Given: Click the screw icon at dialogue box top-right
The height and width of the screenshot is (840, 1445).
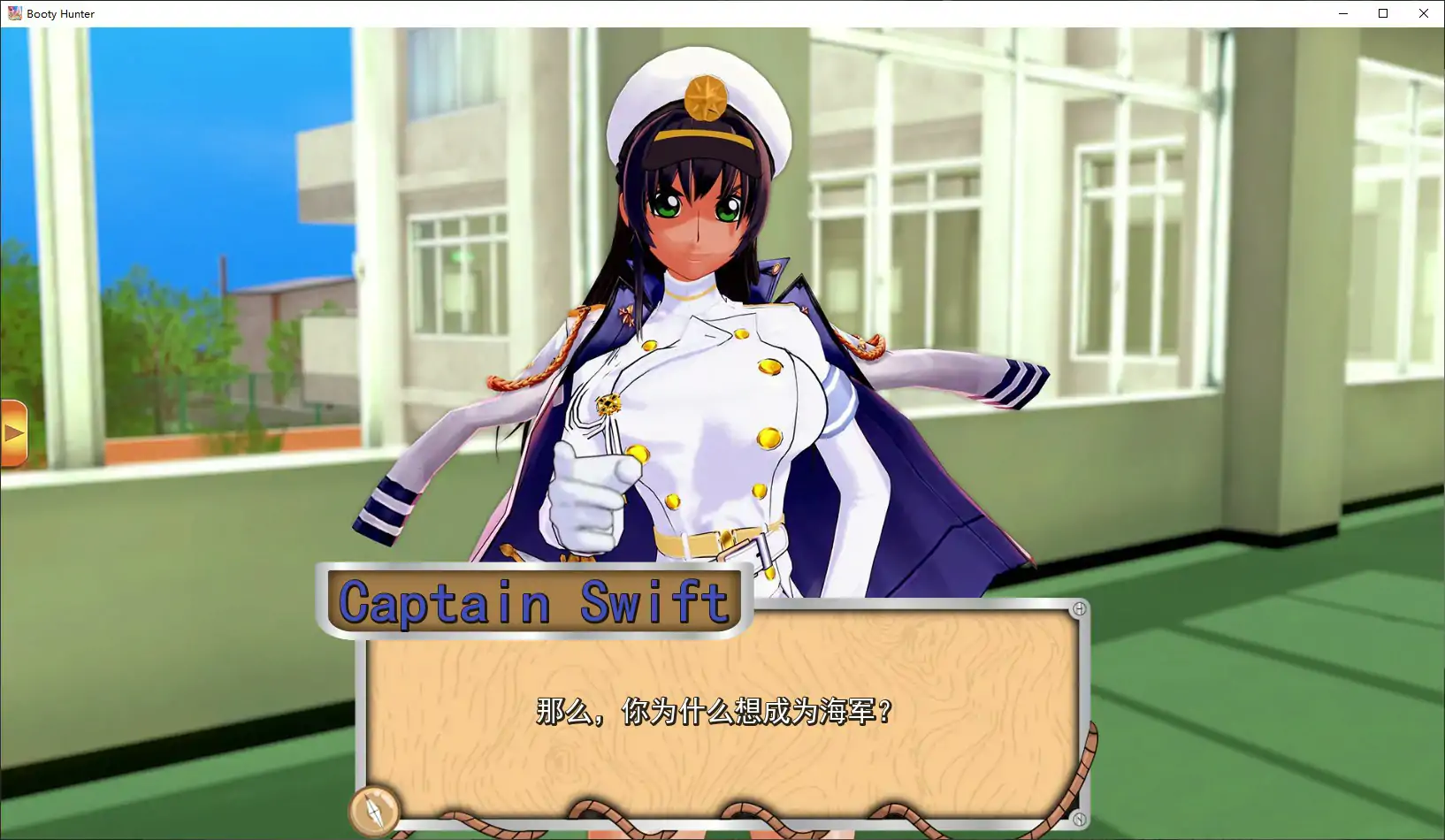Looking at the screenshot, I should [1078, 607].
